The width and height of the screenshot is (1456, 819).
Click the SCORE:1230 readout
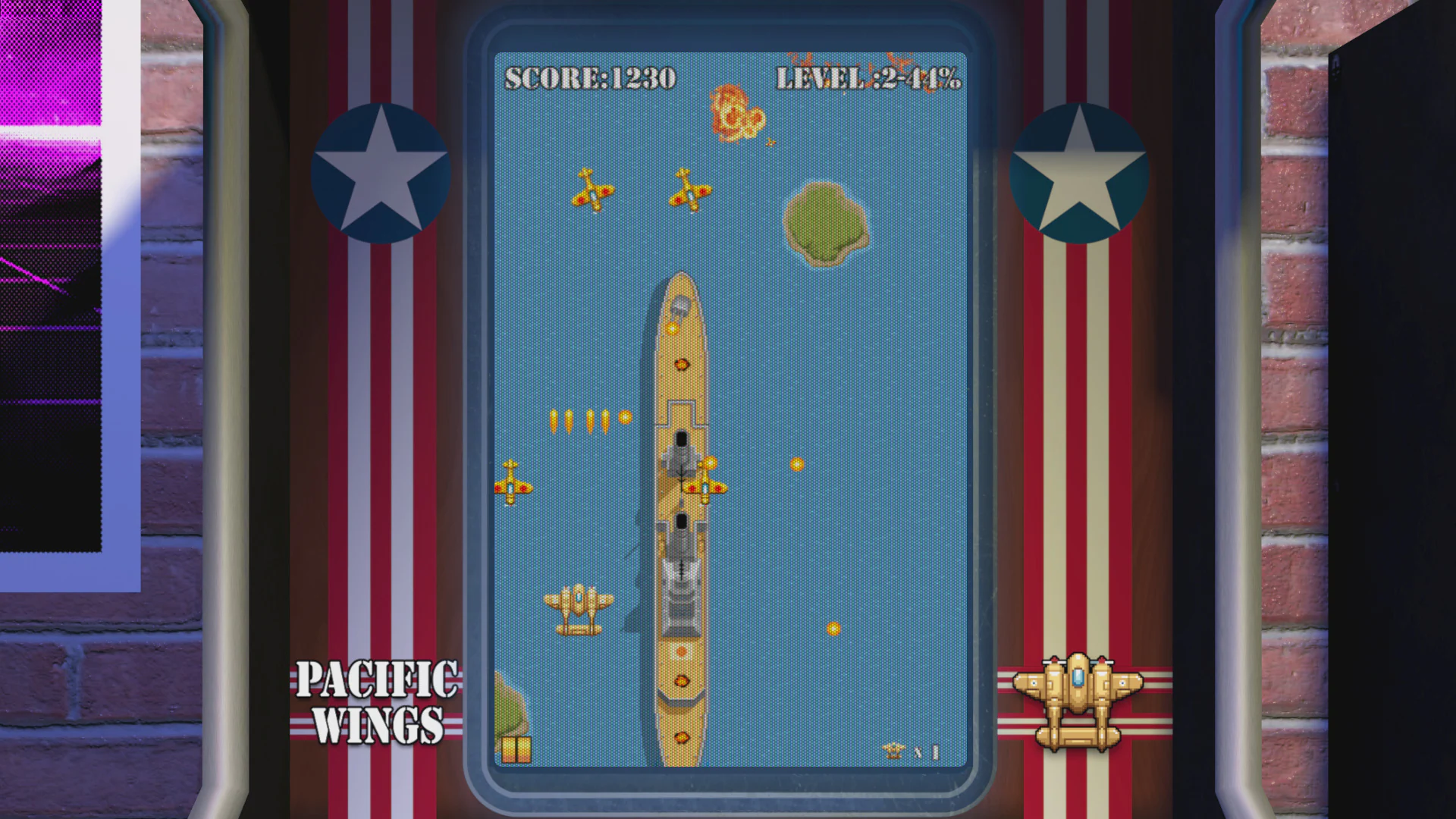tap(591, 77)
